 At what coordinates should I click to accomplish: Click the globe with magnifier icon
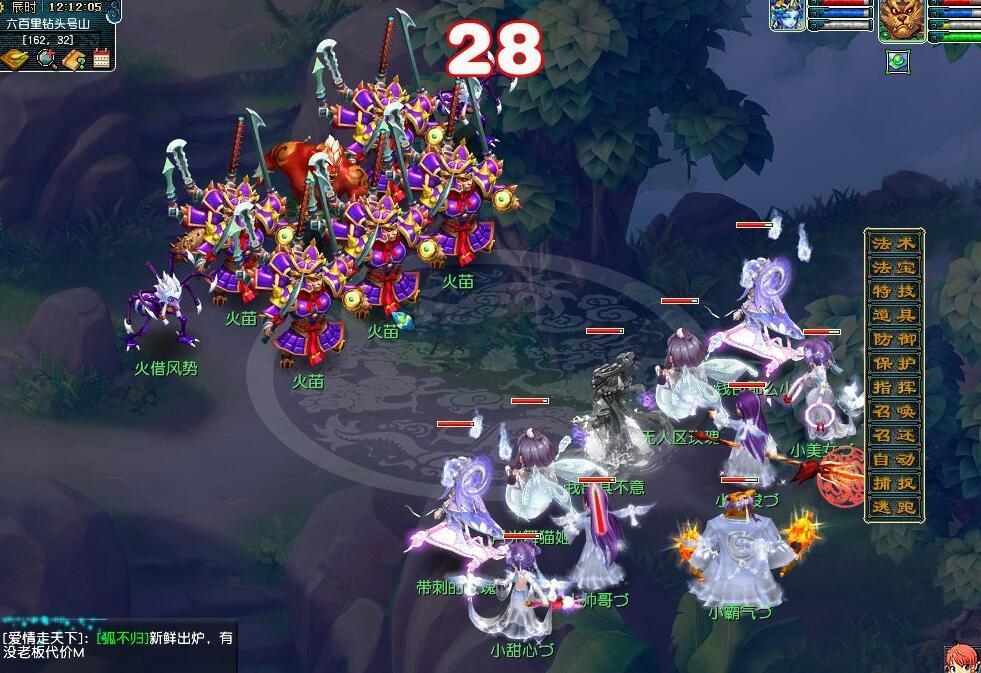pyautogui.click(x=46, y=59)
